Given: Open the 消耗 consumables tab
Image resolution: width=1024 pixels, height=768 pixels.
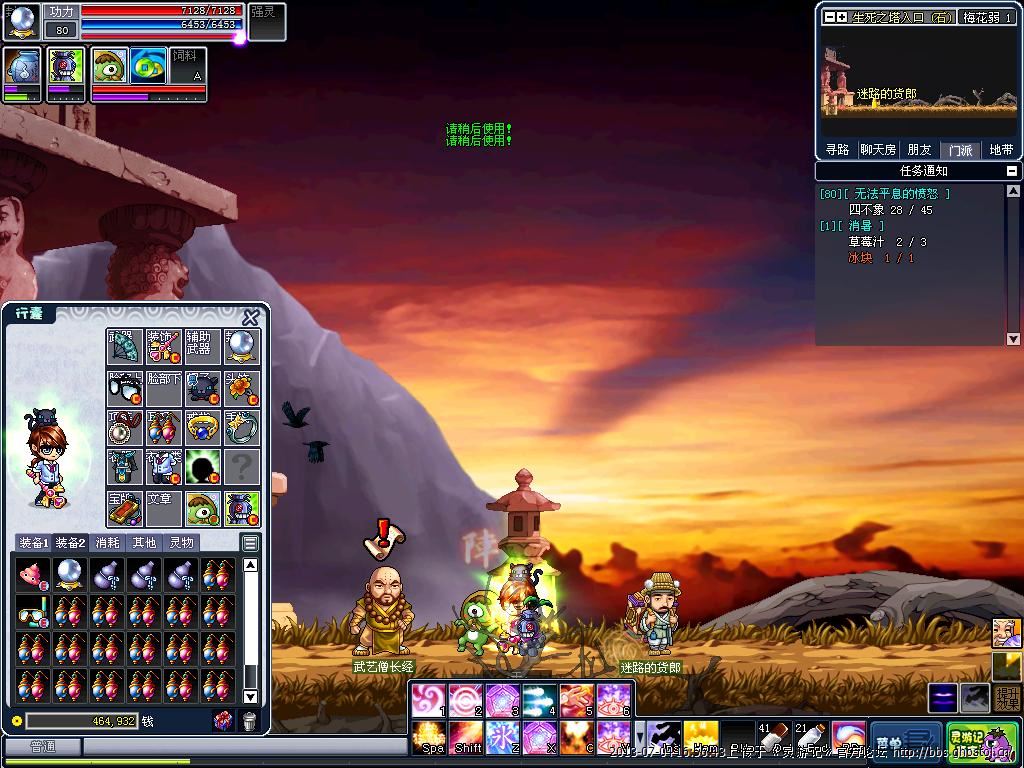Looking at the screenshot, I should 107,543.
